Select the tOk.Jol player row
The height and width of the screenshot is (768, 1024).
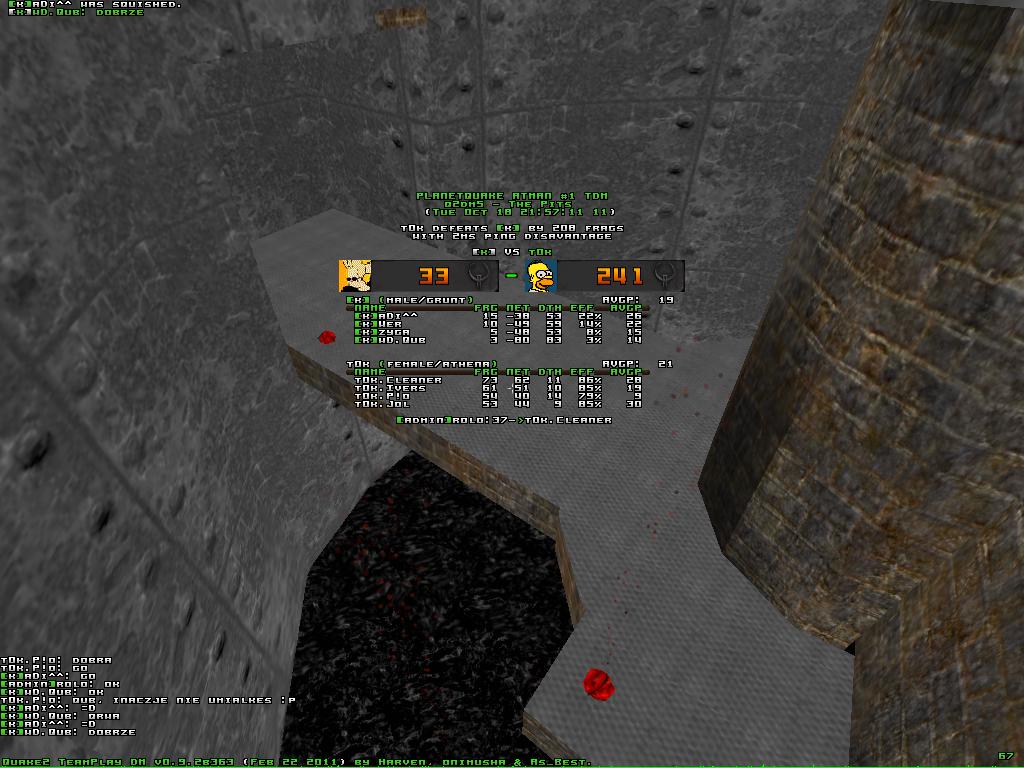pyautogui.click(x=510, y=404)
